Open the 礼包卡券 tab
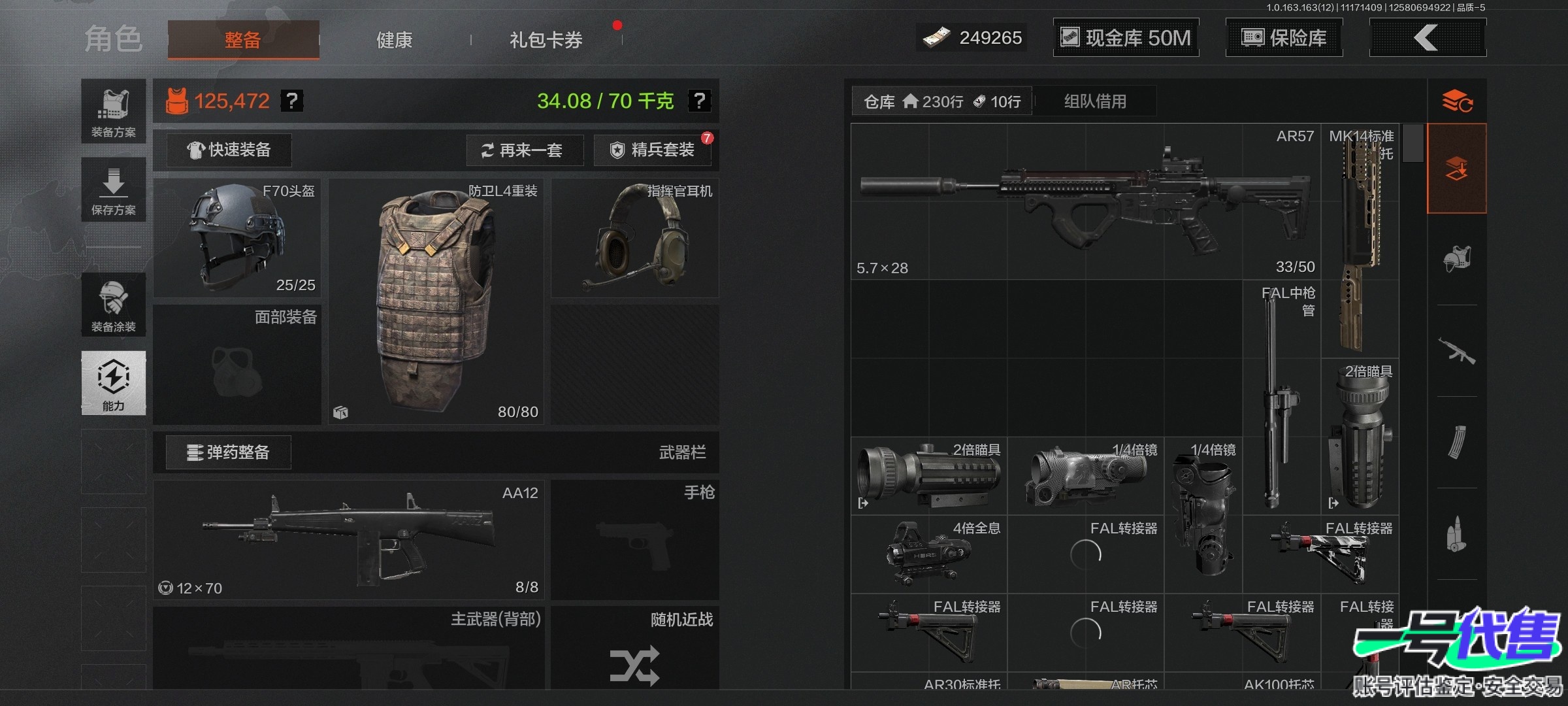The height and width of the screenshot is (706, 1568). coord(546,40)
